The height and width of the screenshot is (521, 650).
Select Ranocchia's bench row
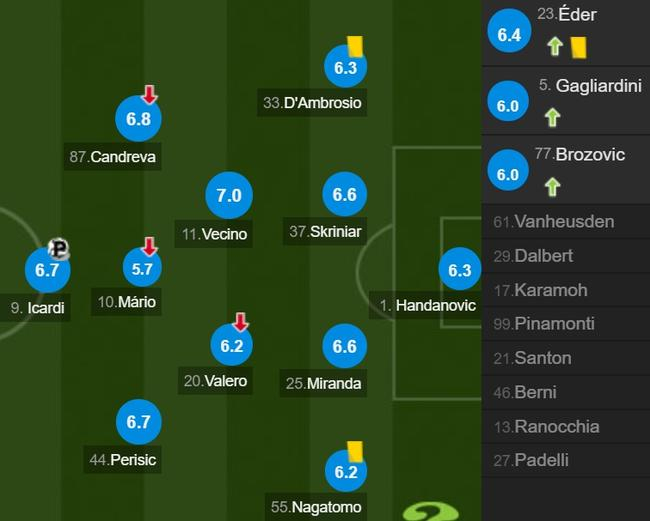coord(565,426)
